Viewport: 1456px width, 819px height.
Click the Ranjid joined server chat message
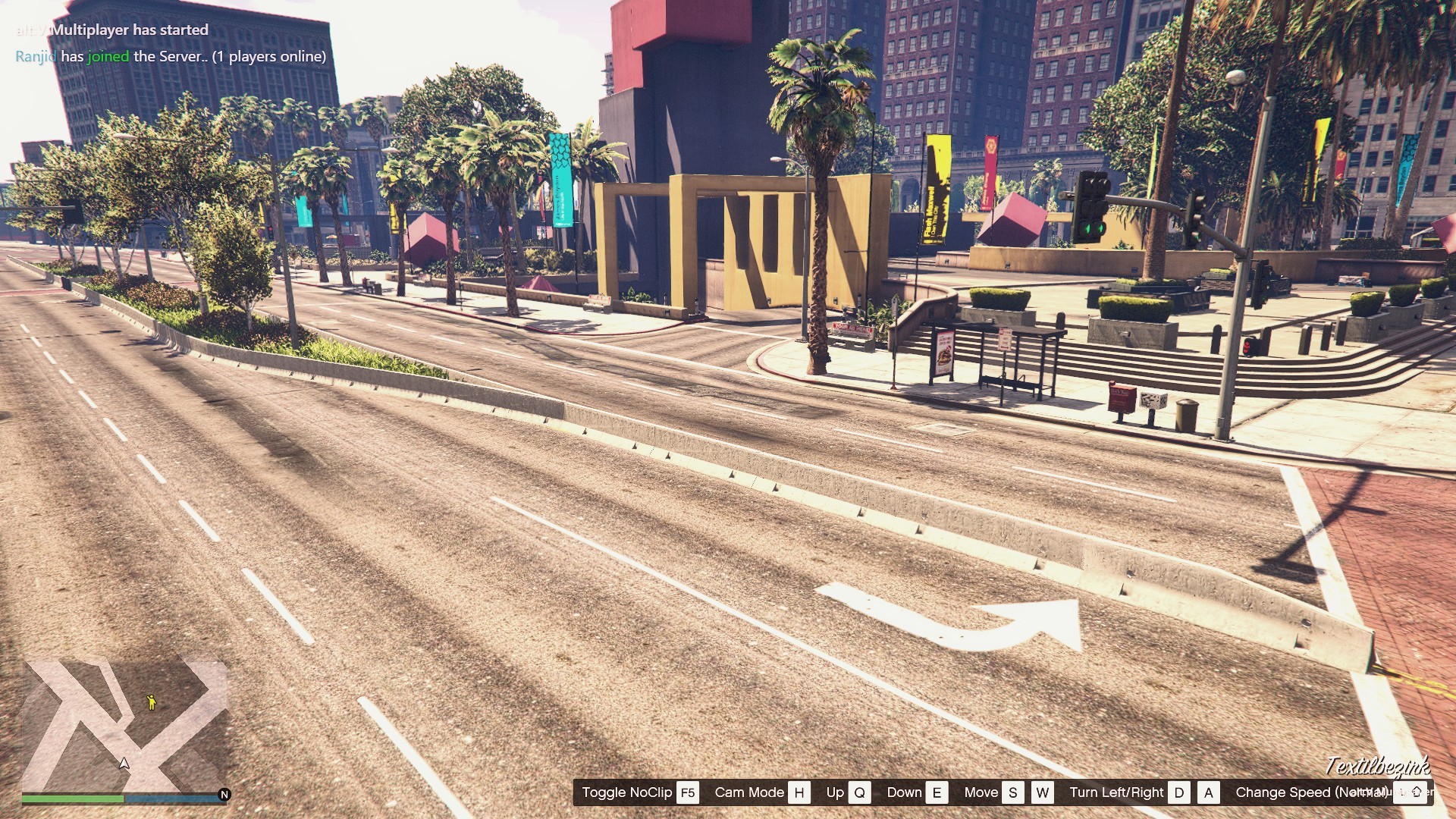click(x=171, y=56)
